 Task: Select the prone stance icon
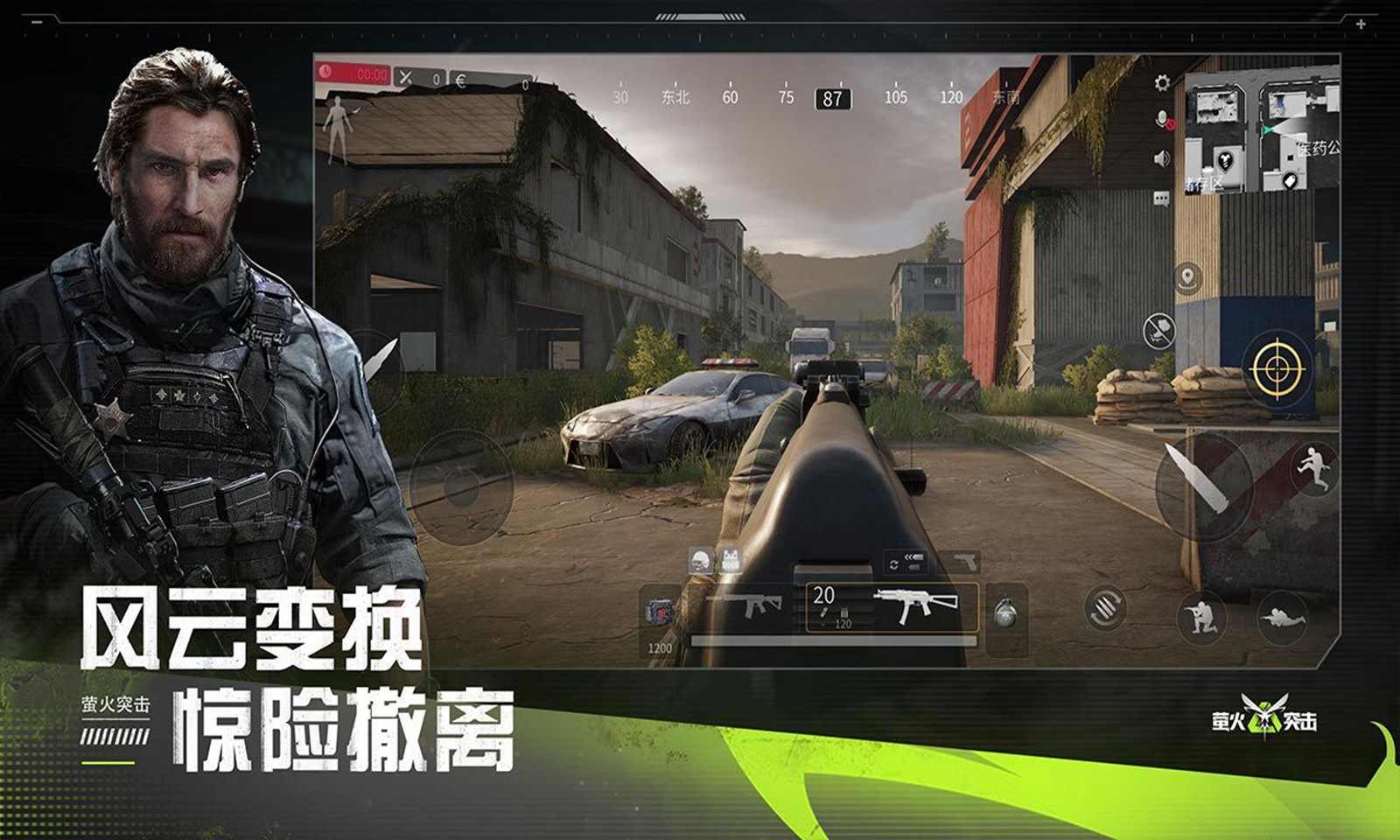click(x=1283, y=619)
